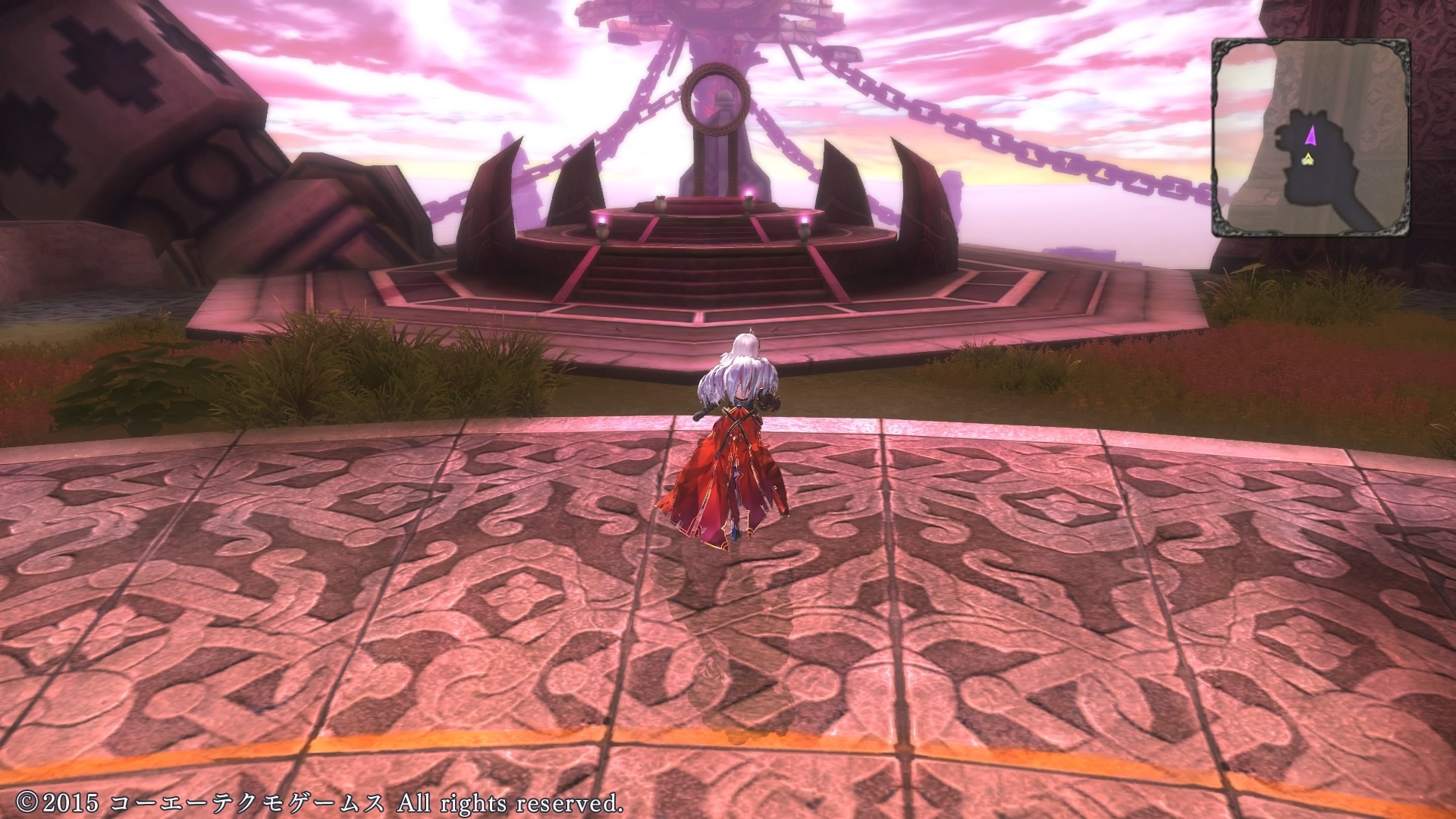Screen dimensions: 1456x819
Task: Click the pink lantern on right platform edge
Action: click(803, 222)
